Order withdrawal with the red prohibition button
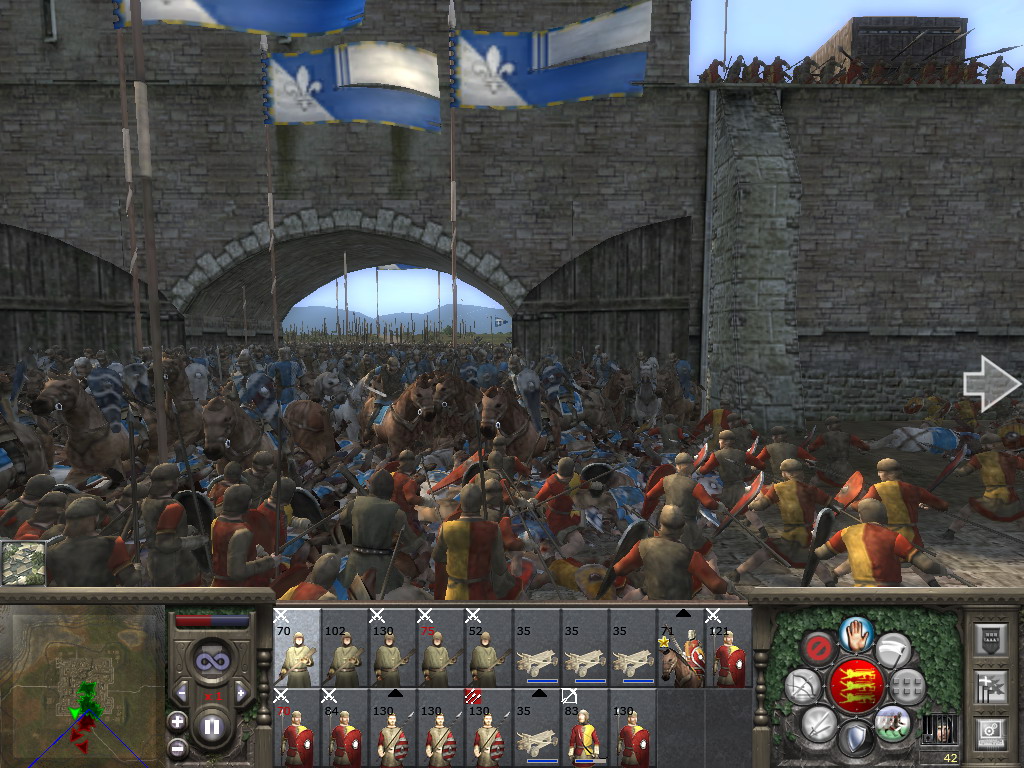 pyautogui.click(x=819, y=648)
